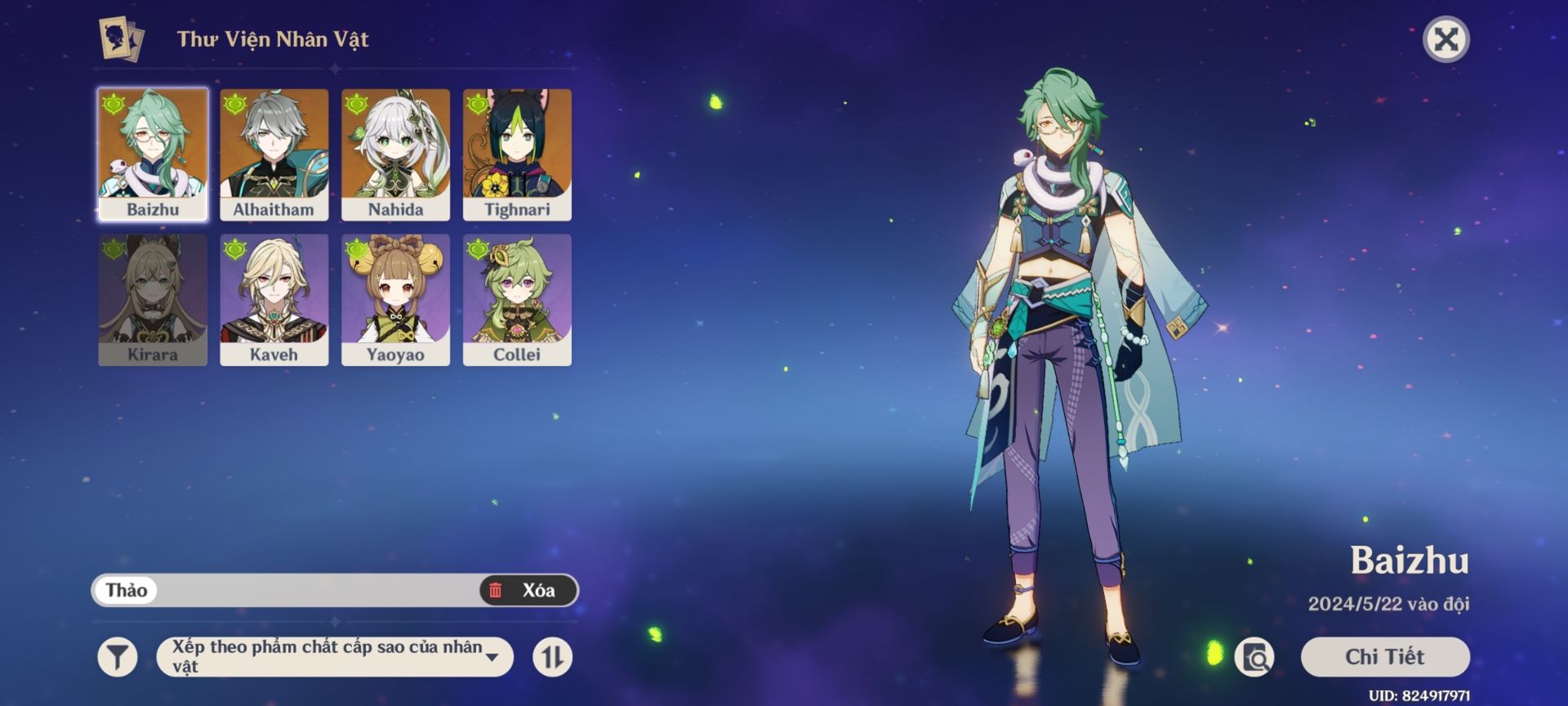Pick Yaoyao from the character library

395,299
